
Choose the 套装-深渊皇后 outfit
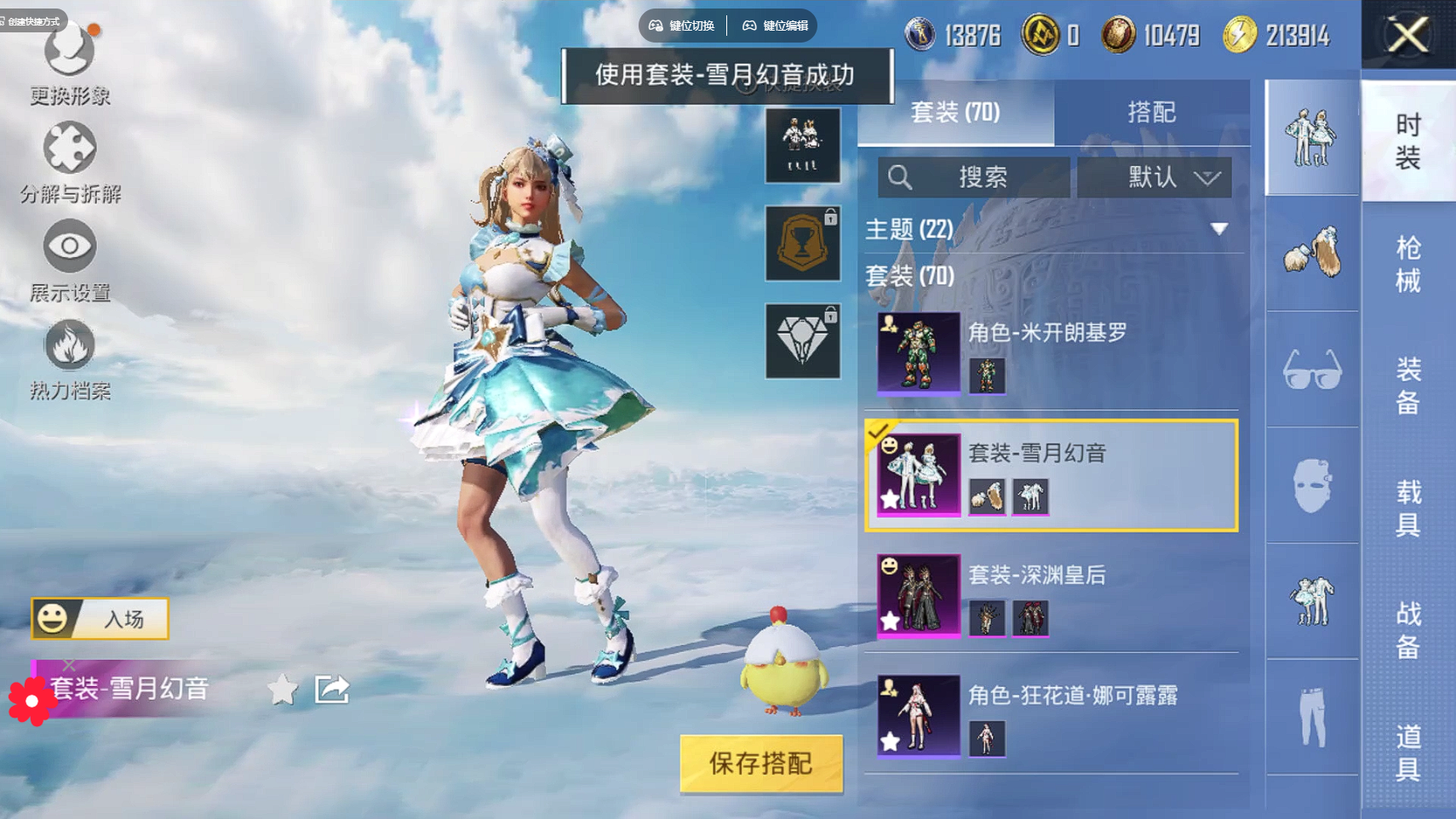(1051, 595)
